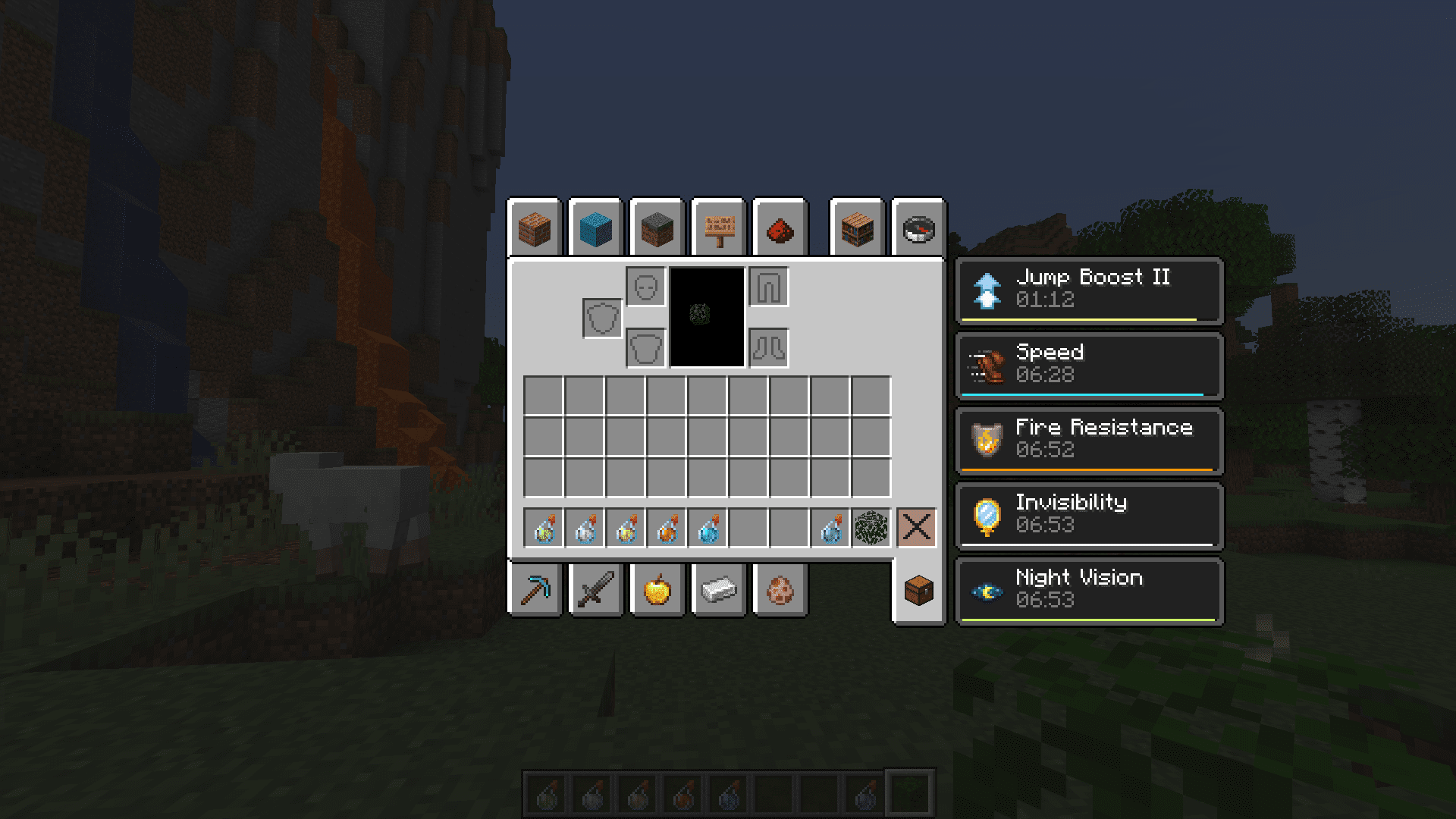Select the iron ingot

coord(718,591)
